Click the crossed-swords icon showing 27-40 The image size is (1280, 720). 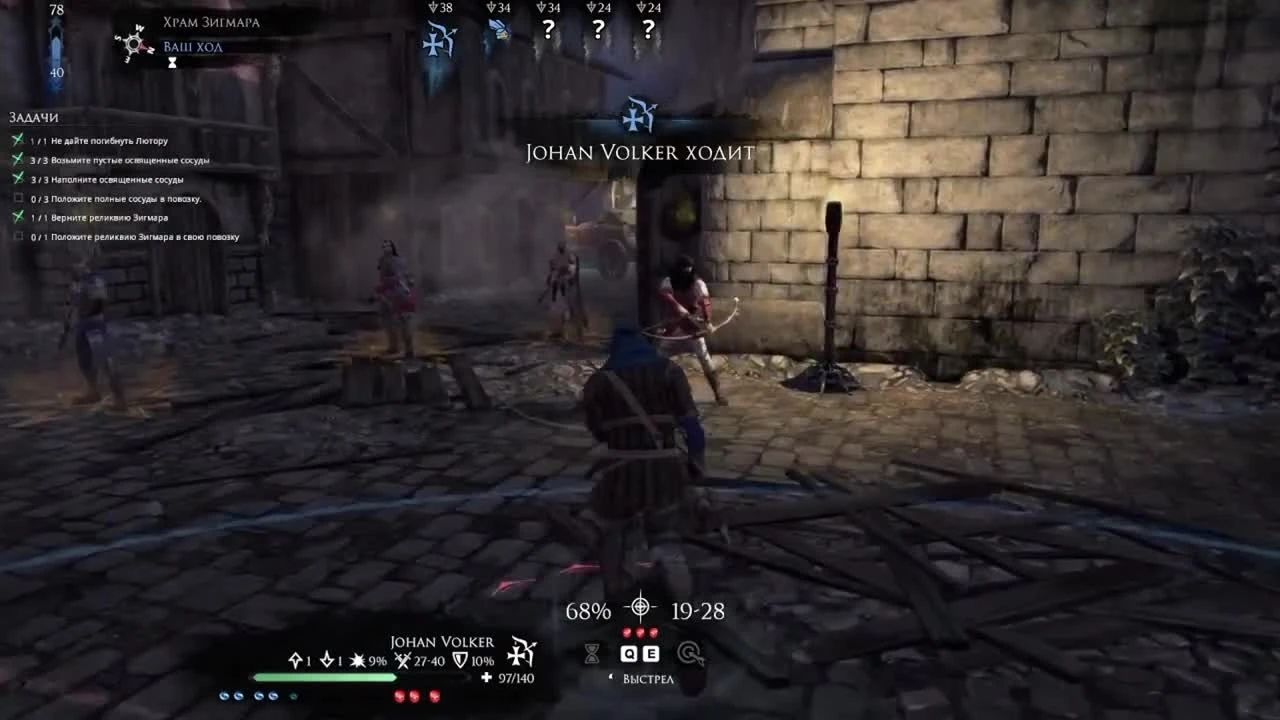pyautogui.click(x=404, y=661)
